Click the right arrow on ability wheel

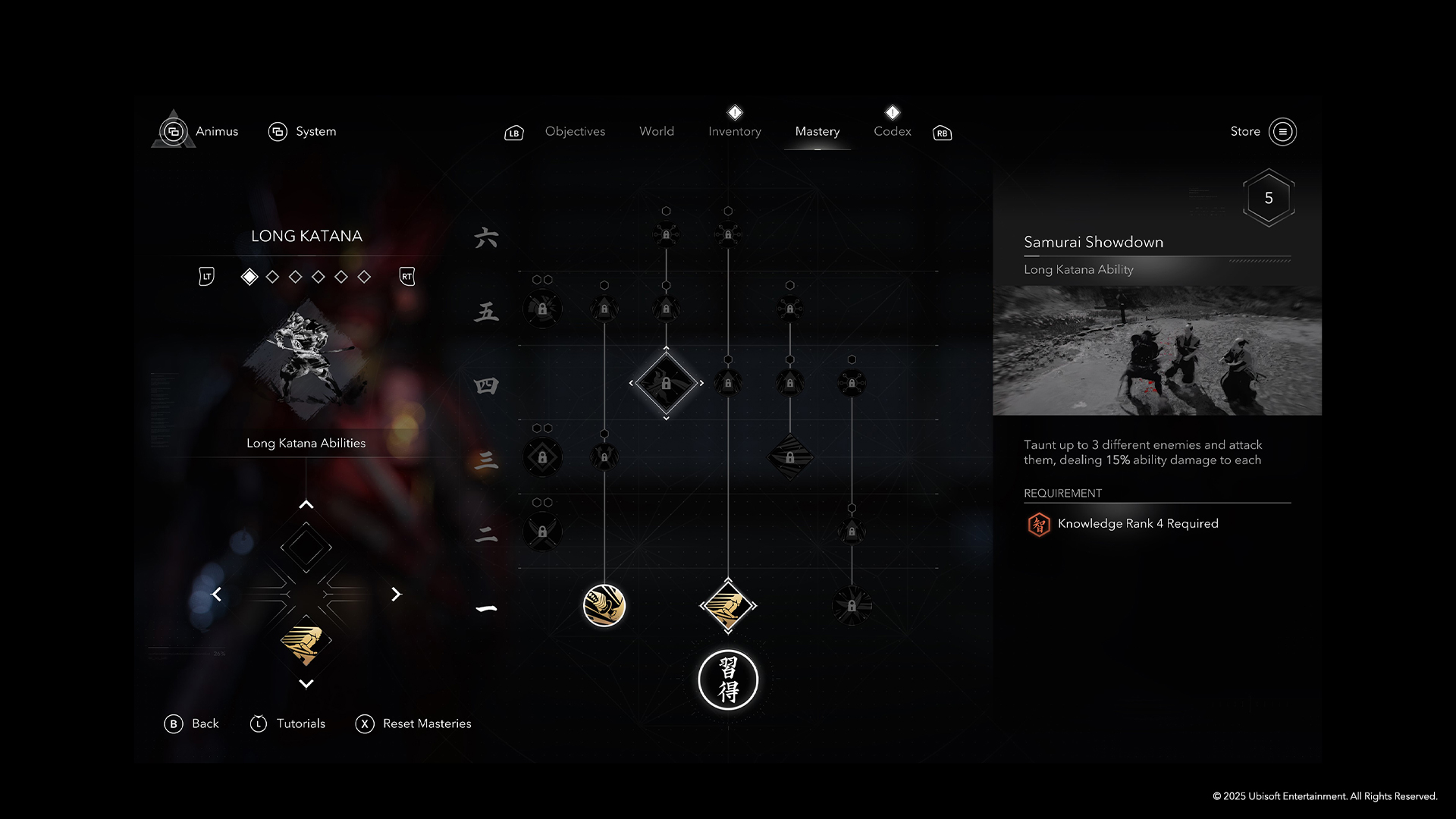click(395, 595)
